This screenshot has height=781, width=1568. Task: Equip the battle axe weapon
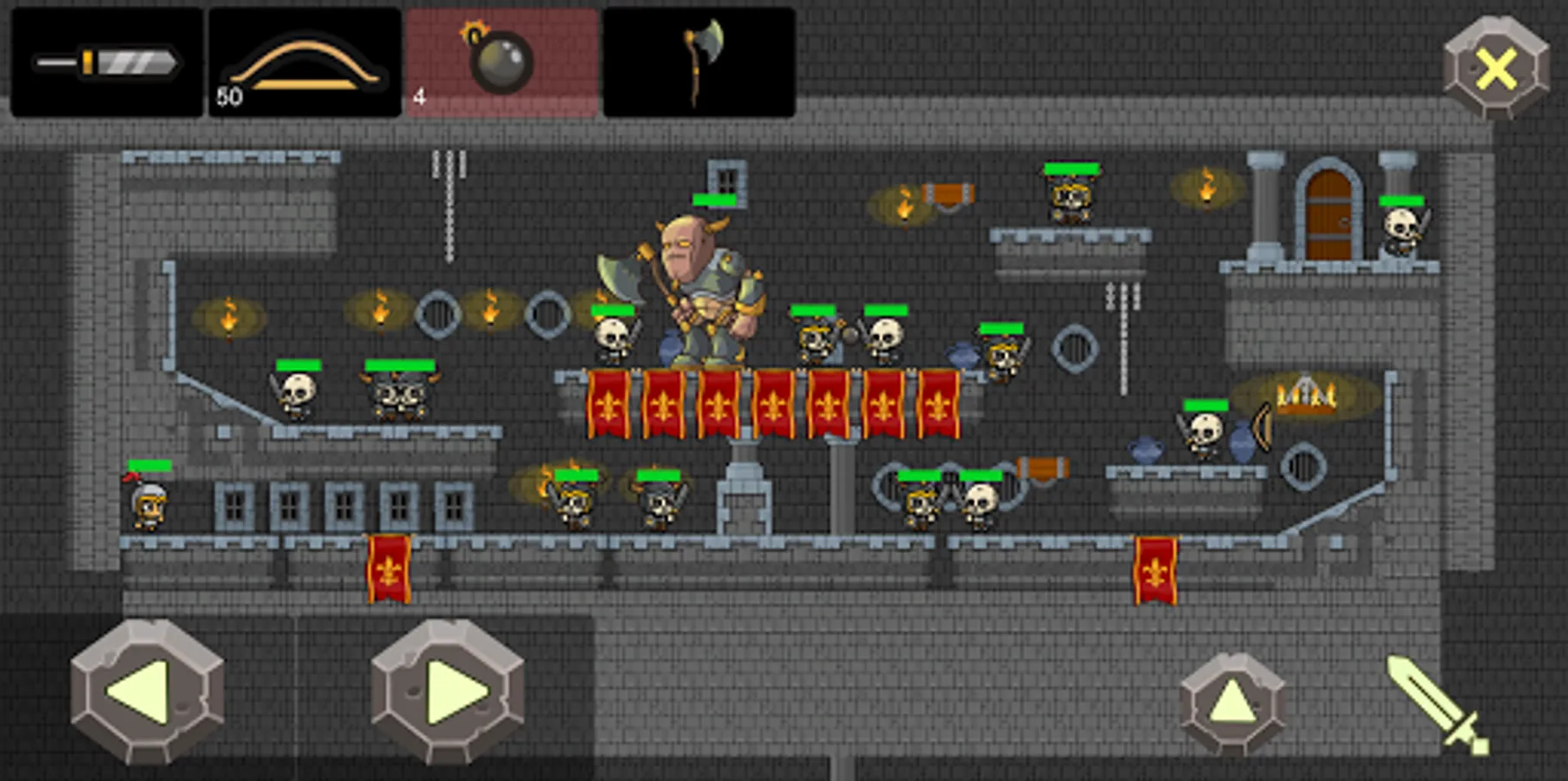699,61
